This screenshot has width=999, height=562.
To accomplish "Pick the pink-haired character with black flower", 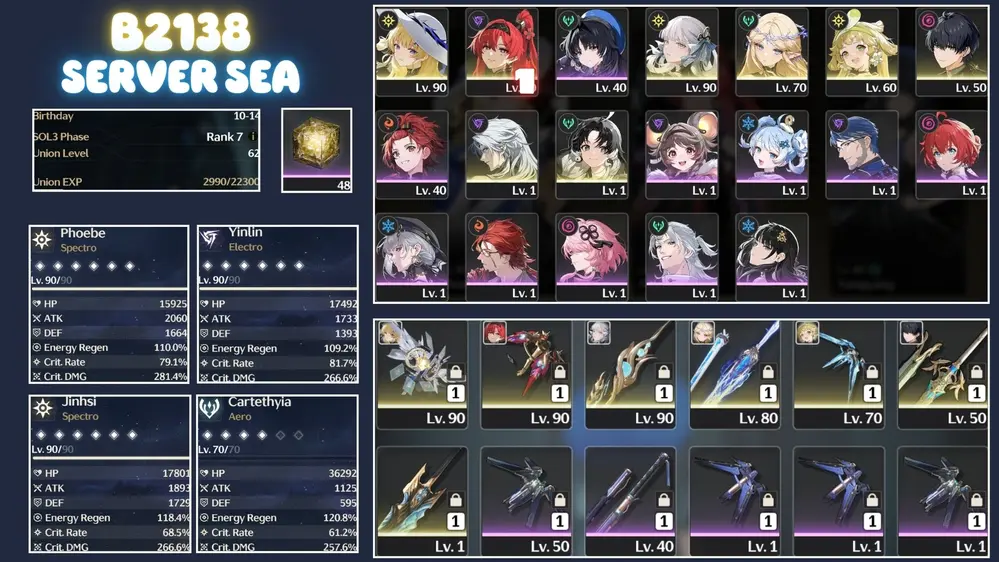I will click(x=592, y=256).
